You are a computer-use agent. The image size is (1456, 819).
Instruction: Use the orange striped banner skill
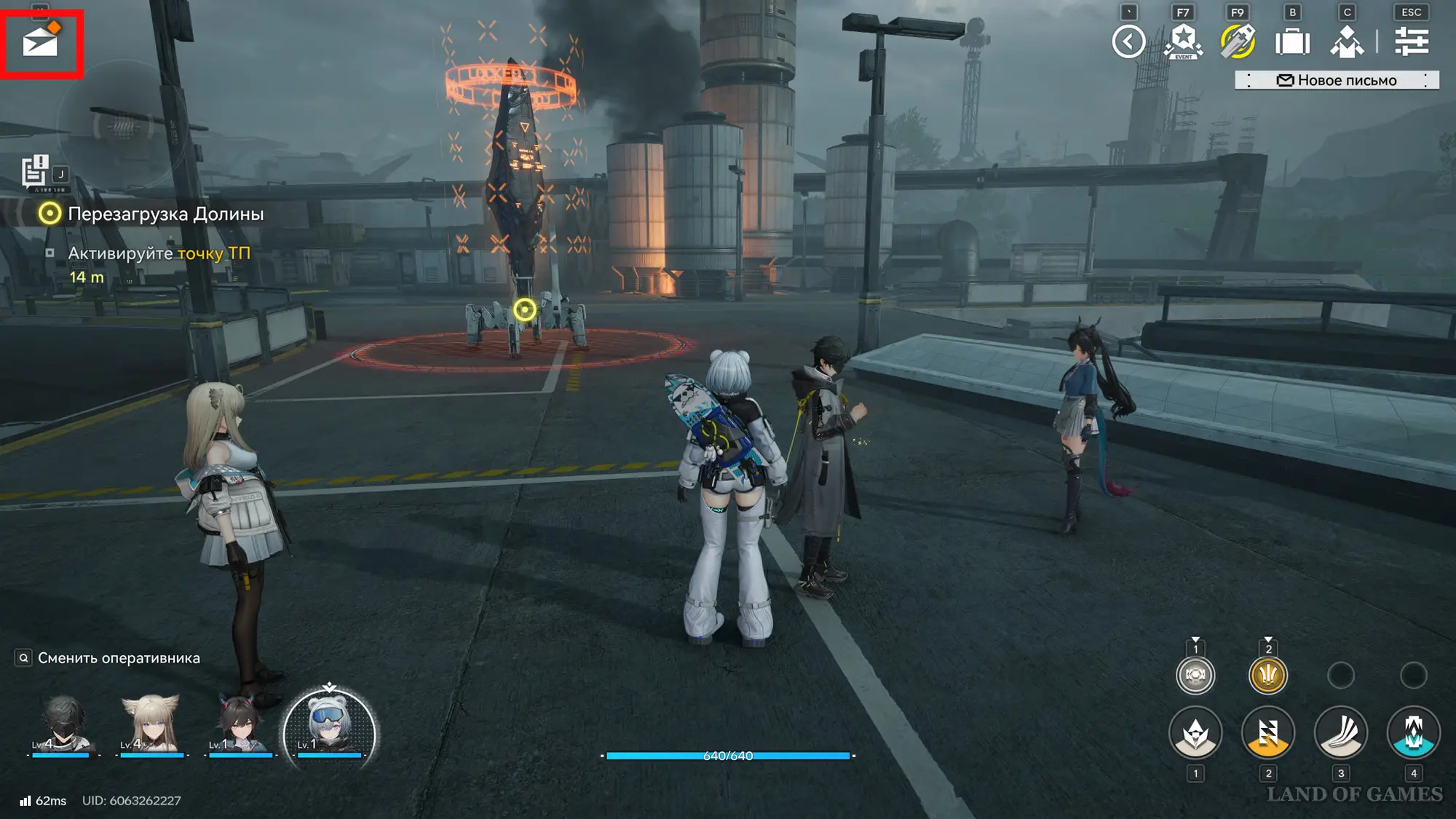[x=1268, y=733]
